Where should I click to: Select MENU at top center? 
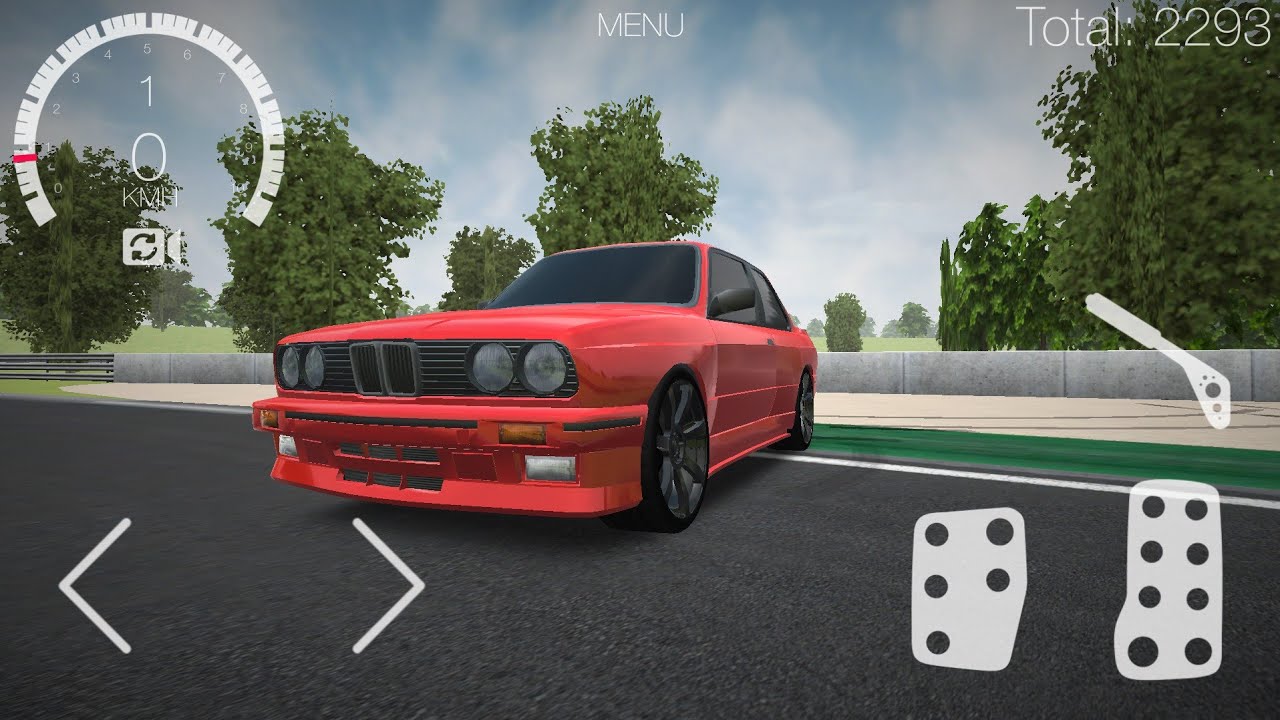pyautogui.click(x=640, y=27)
